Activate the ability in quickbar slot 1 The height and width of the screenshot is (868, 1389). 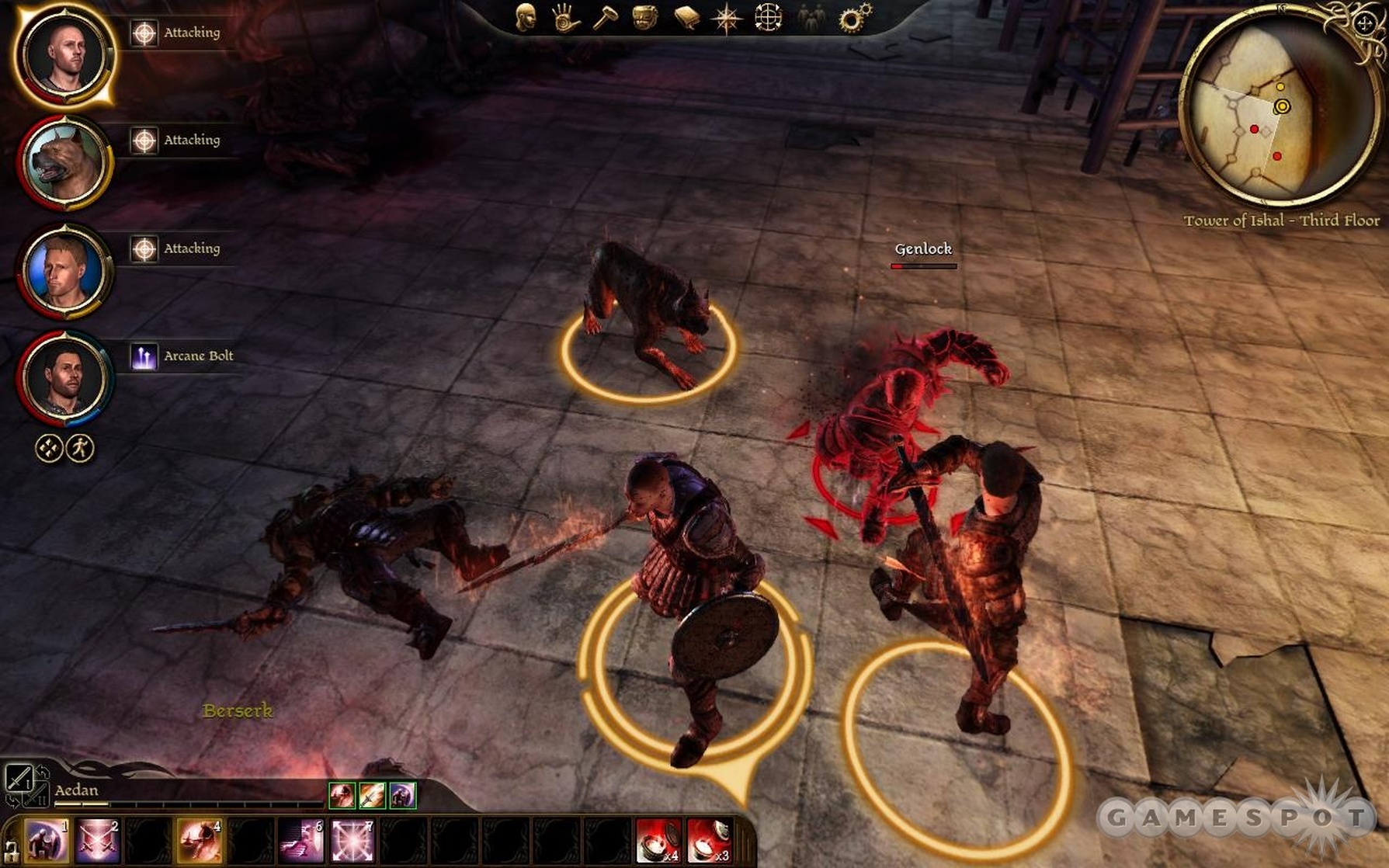[46, 841]
